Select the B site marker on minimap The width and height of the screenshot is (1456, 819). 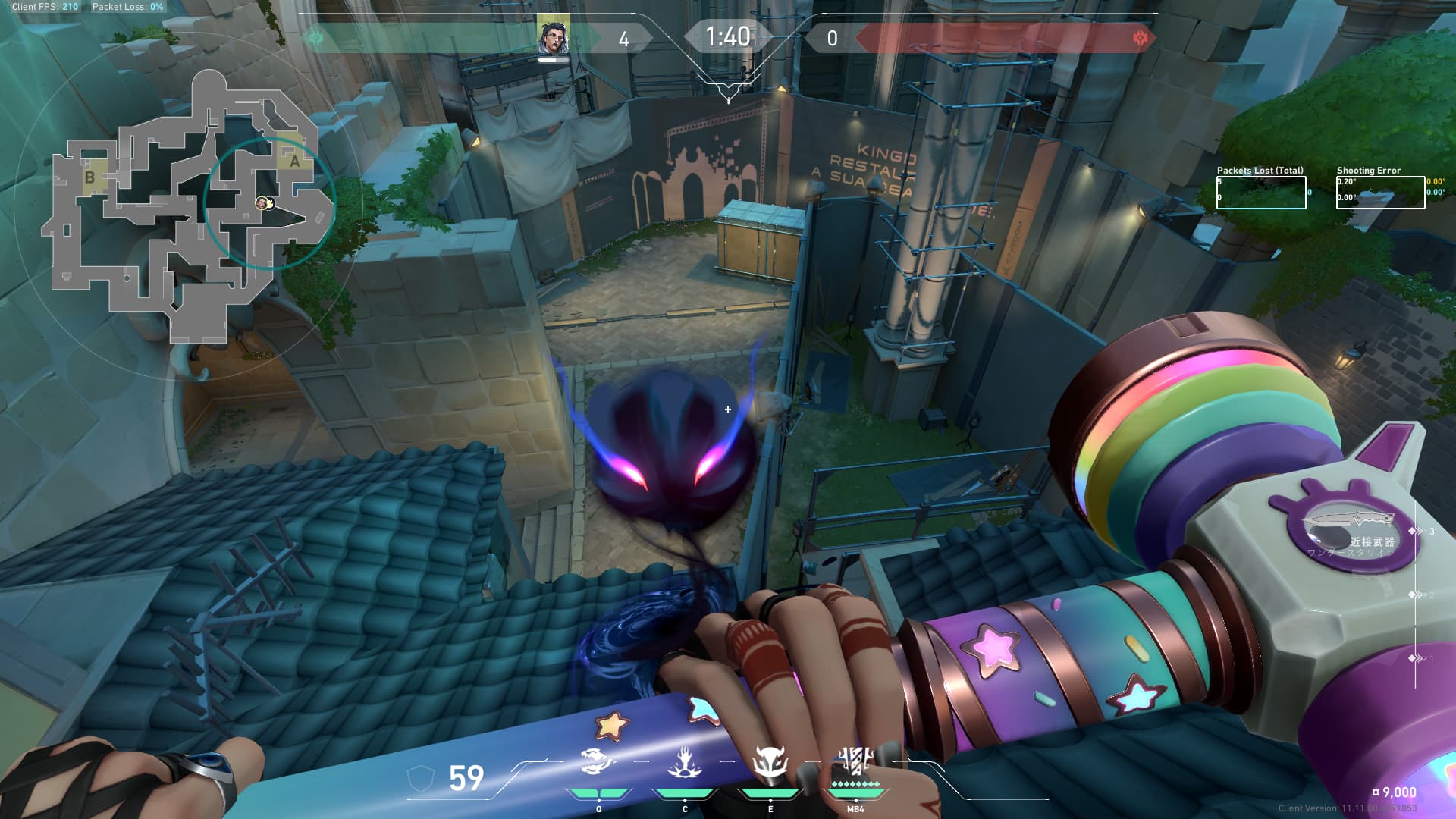pos(90,177)
